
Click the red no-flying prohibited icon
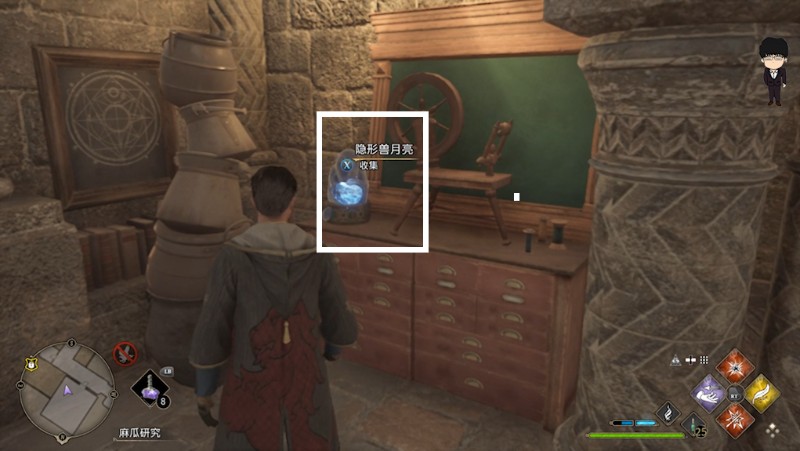[x=124, y=352]
